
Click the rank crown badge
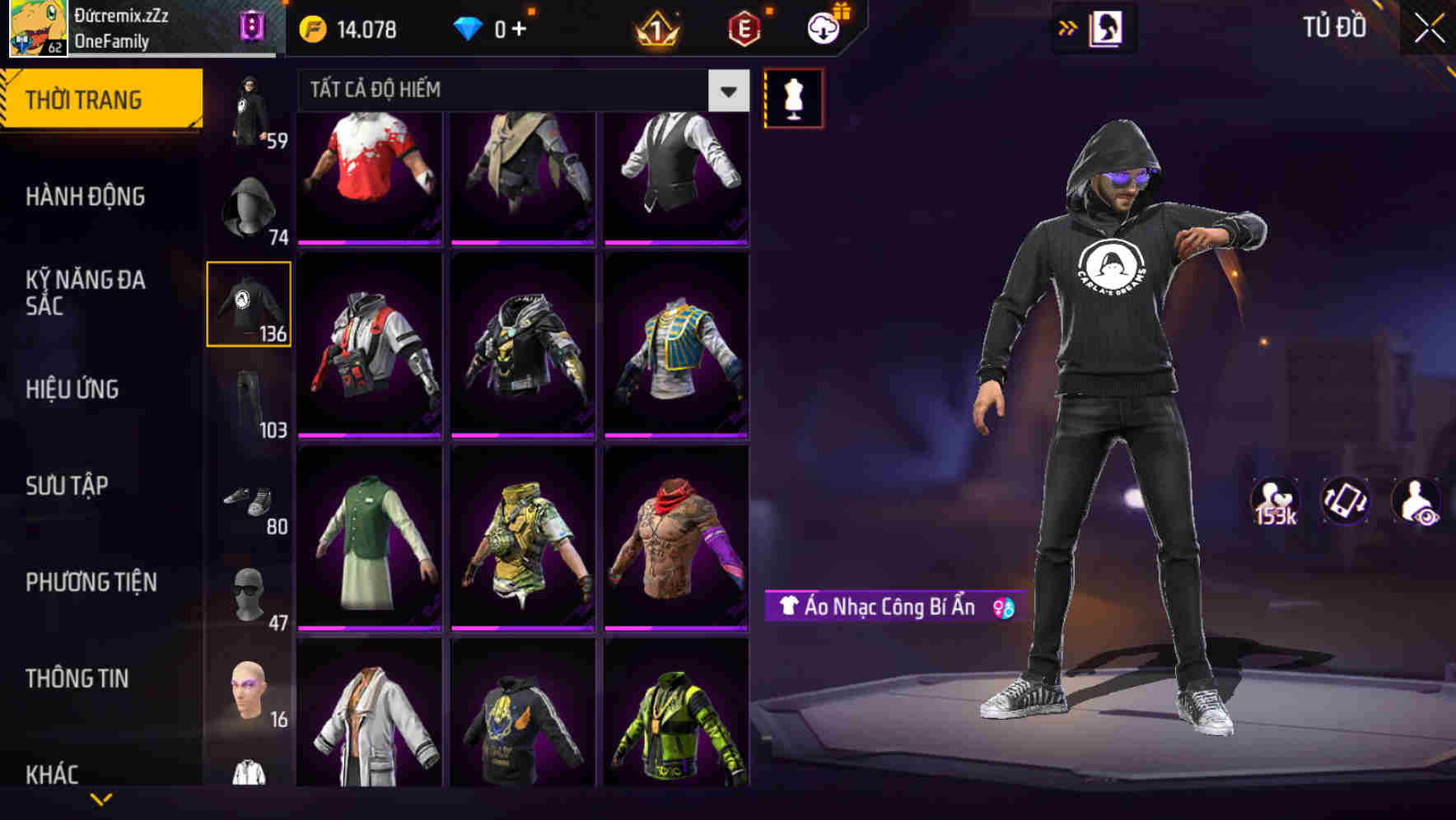click(x=655, y=29)
